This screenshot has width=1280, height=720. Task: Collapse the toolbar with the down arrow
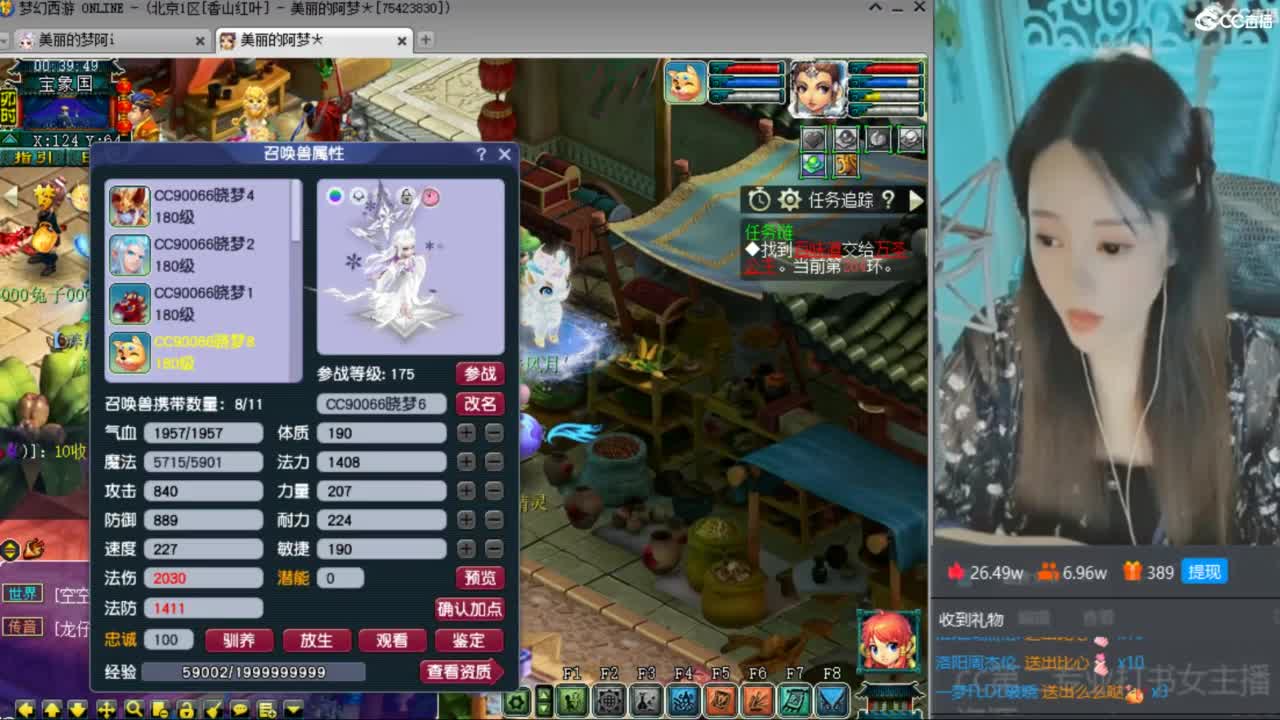(x=291, y=708)
